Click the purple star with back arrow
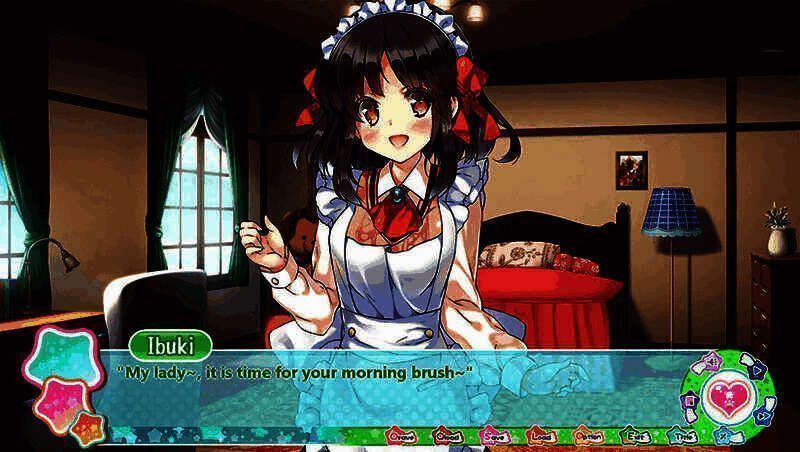The image size is (800, 452). tap(712, 360)
